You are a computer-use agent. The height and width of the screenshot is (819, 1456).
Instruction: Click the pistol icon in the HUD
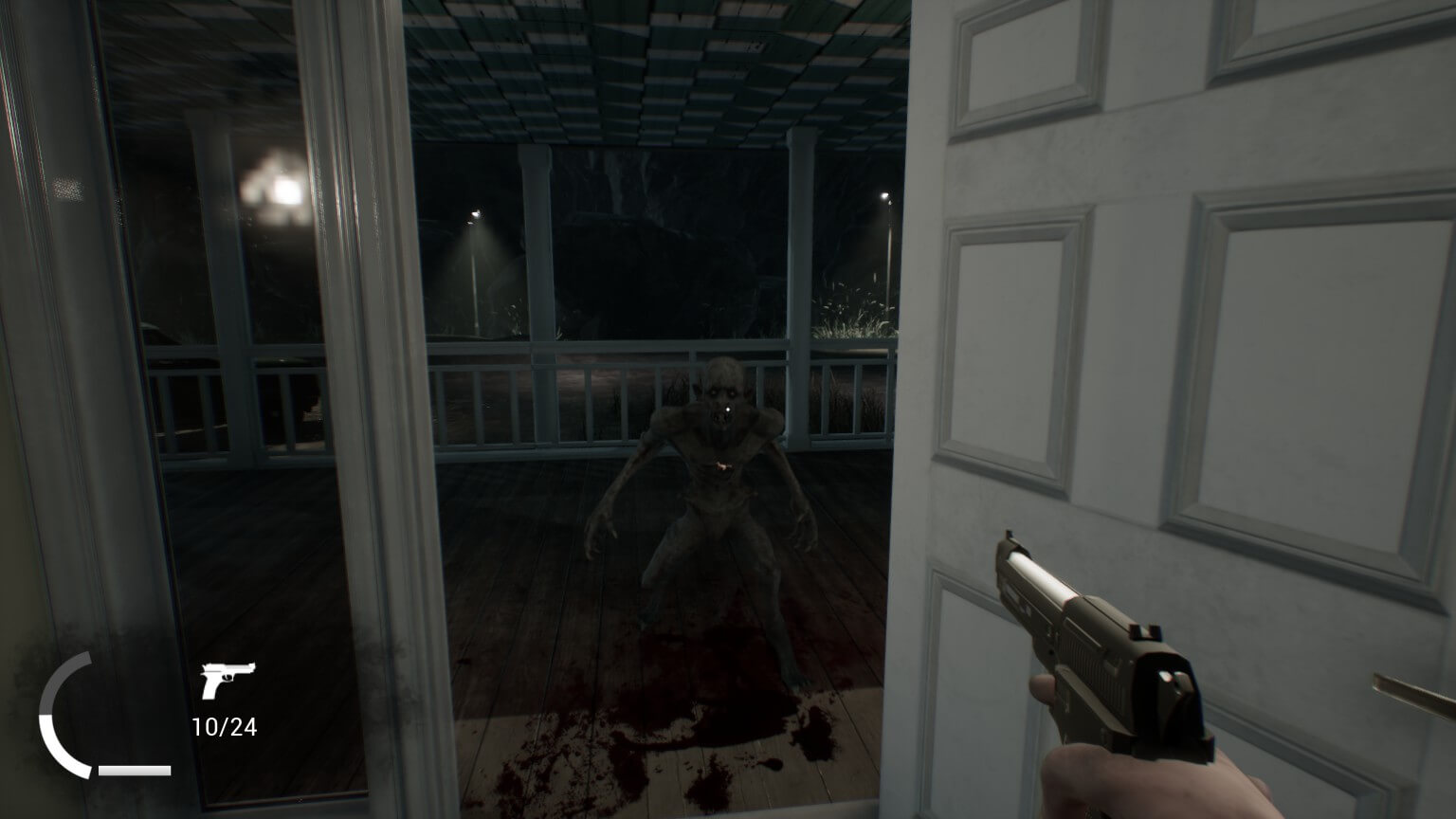tap(226, 679)
